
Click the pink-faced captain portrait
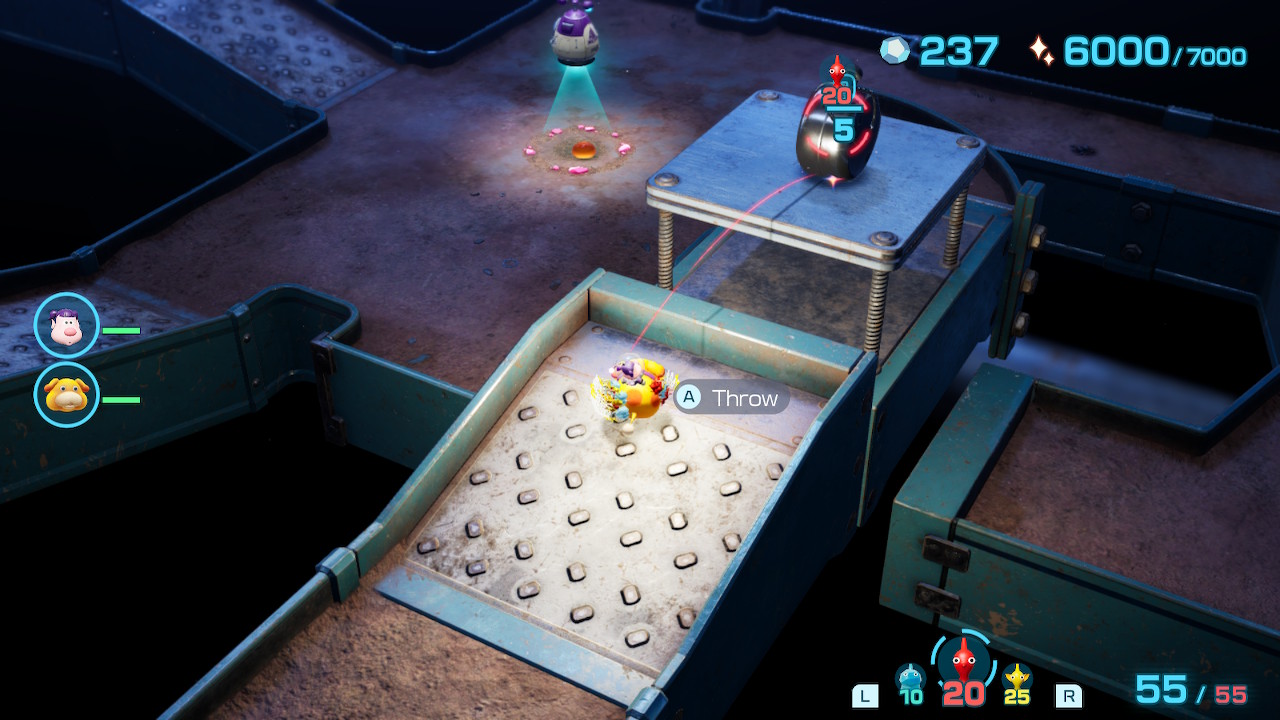tap(67, 326)
